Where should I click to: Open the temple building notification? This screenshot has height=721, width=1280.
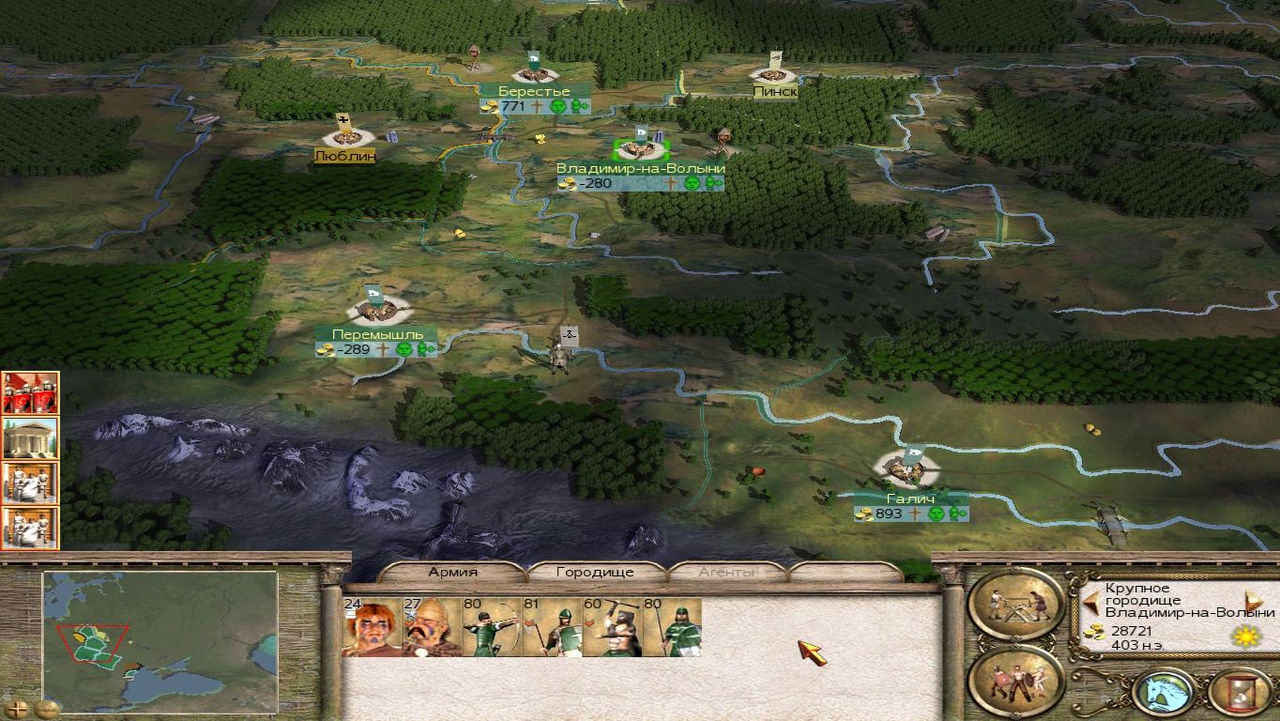click(30, 438)
